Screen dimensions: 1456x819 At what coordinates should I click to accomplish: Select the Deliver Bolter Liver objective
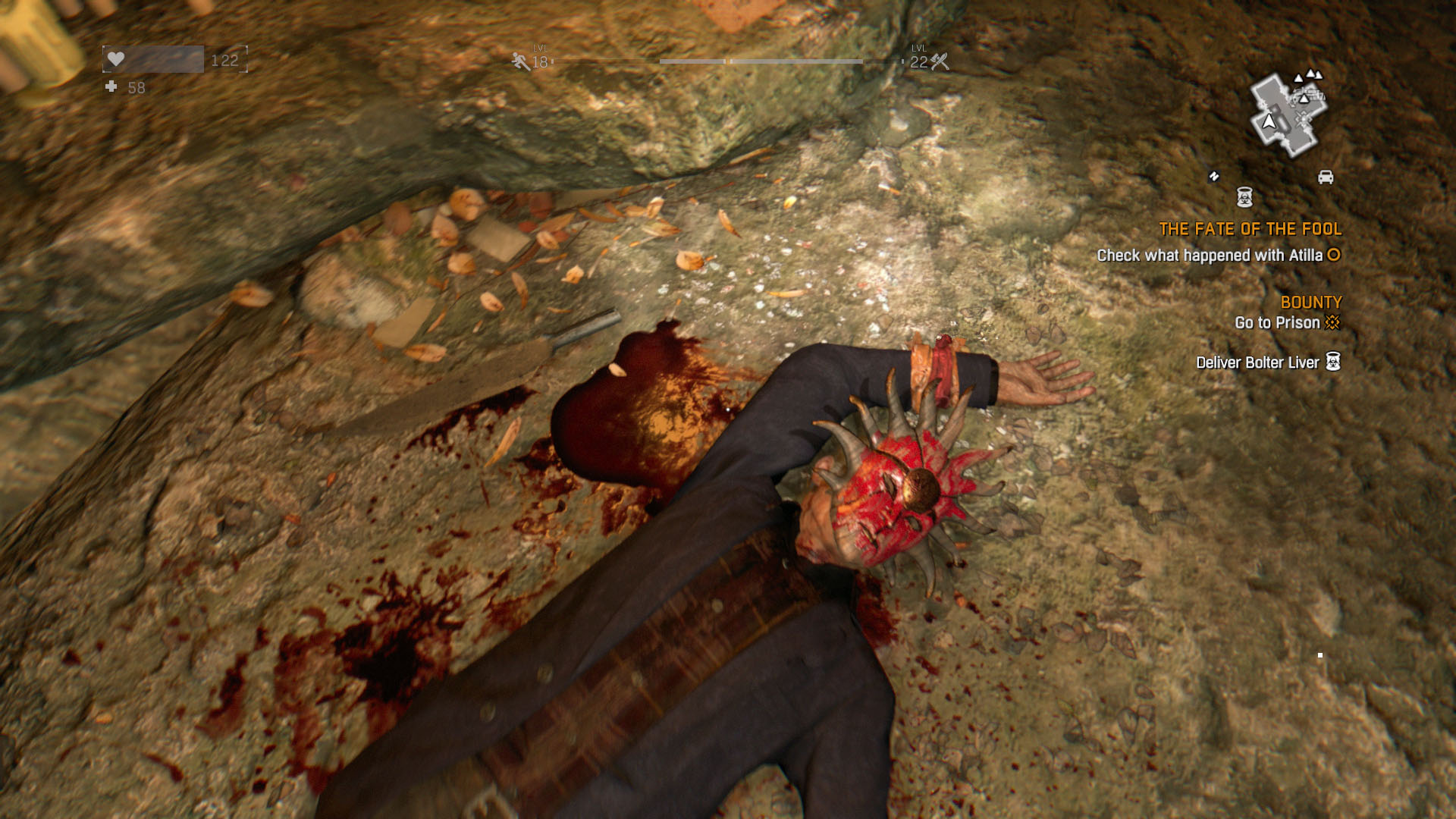[x=1257, y=362]
